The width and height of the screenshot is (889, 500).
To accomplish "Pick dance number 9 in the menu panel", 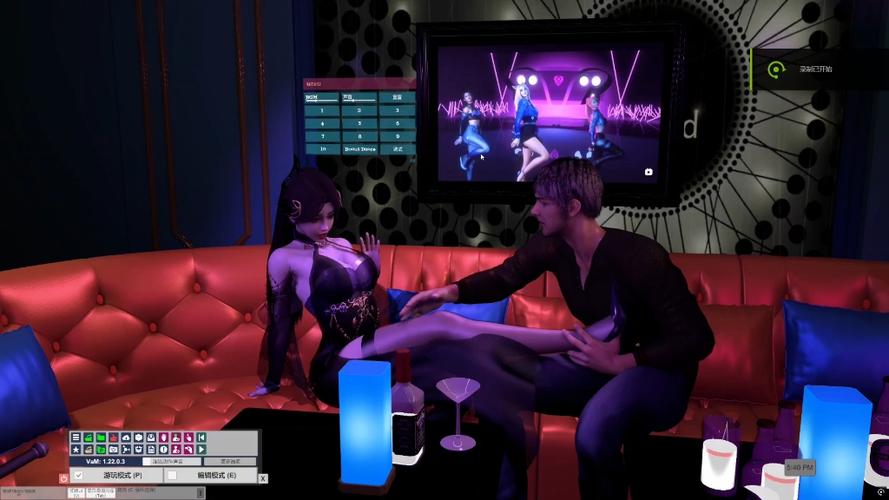I will tap(397, 136).
